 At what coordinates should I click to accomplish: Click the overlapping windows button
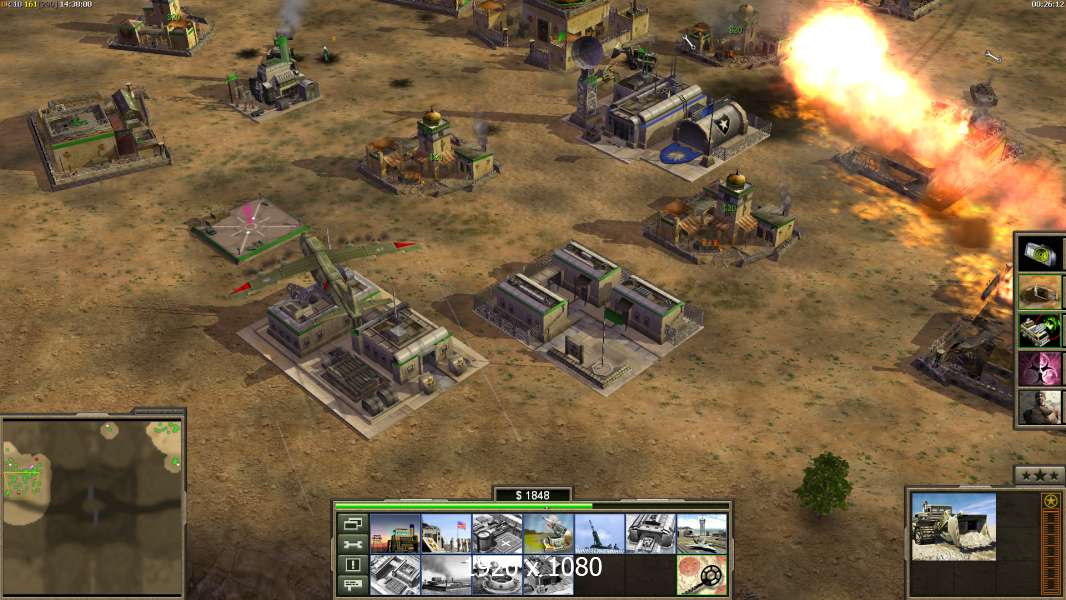(352, 523)
